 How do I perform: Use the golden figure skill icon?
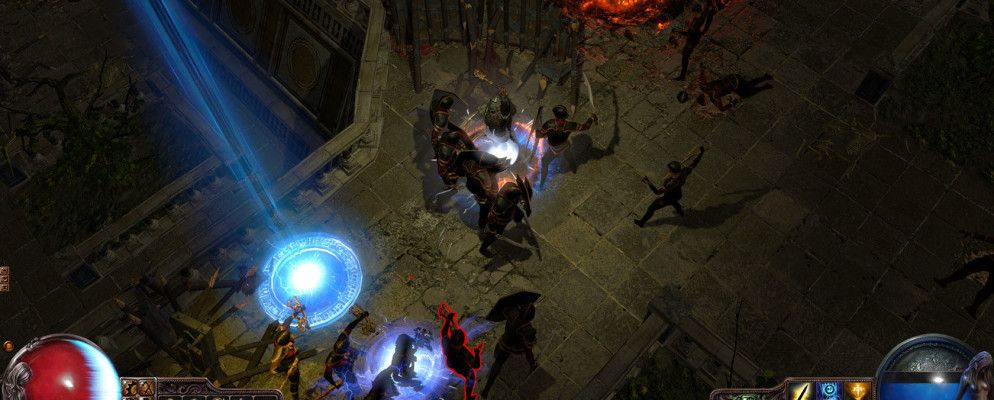[x=857, y=391]
